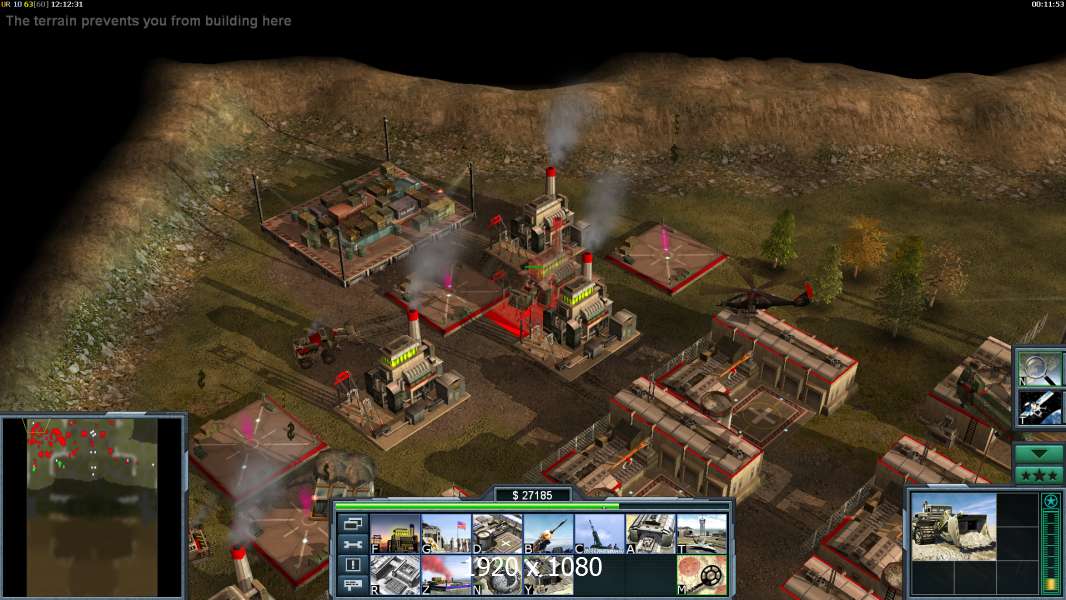Viewport: 1066px width, 600px height.
Task: Choose the desert bunker build icon marked Y
Action: click(x=548, y=575)
